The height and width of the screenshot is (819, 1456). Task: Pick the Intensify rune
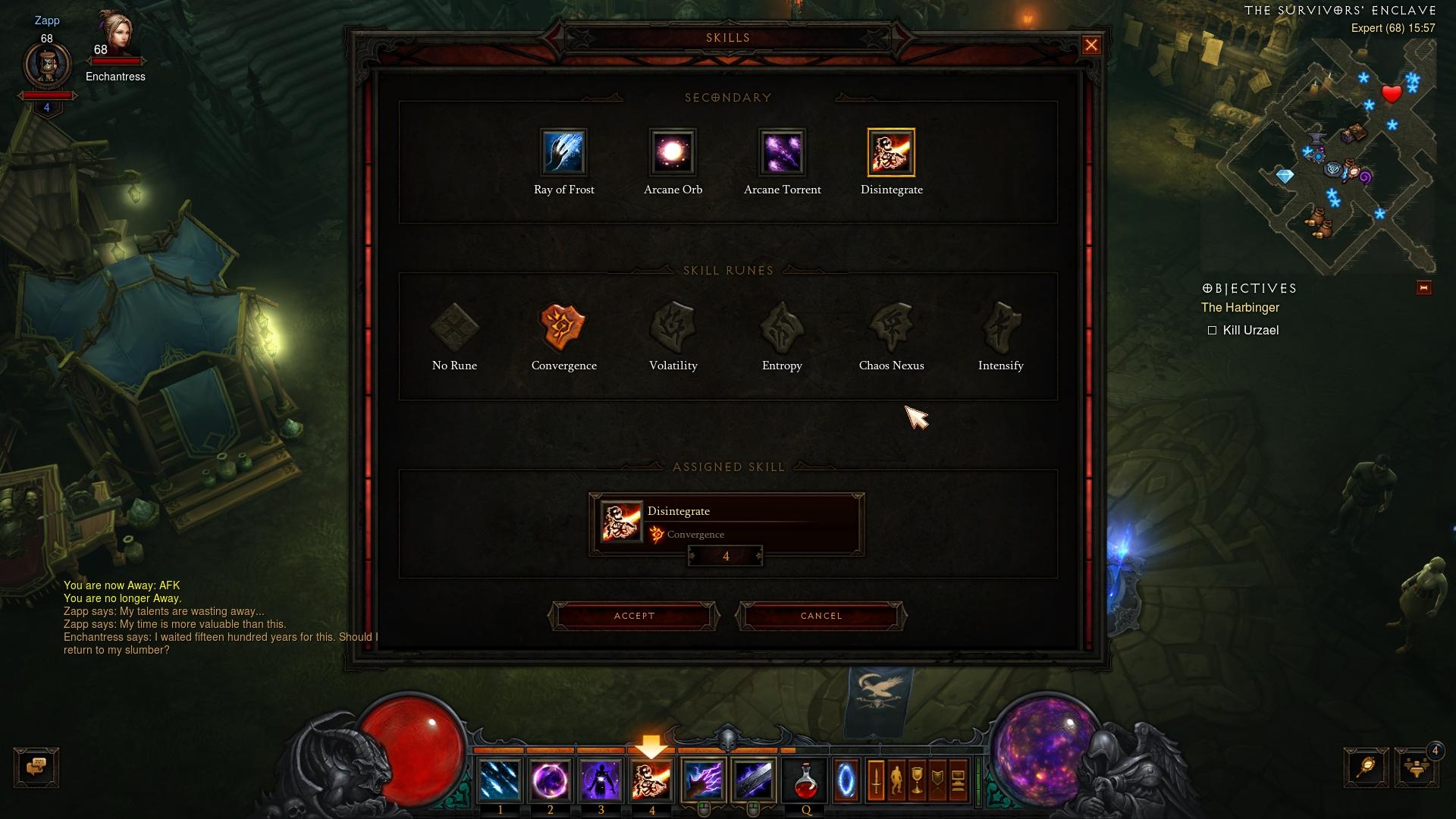[x=1000, y=328]
